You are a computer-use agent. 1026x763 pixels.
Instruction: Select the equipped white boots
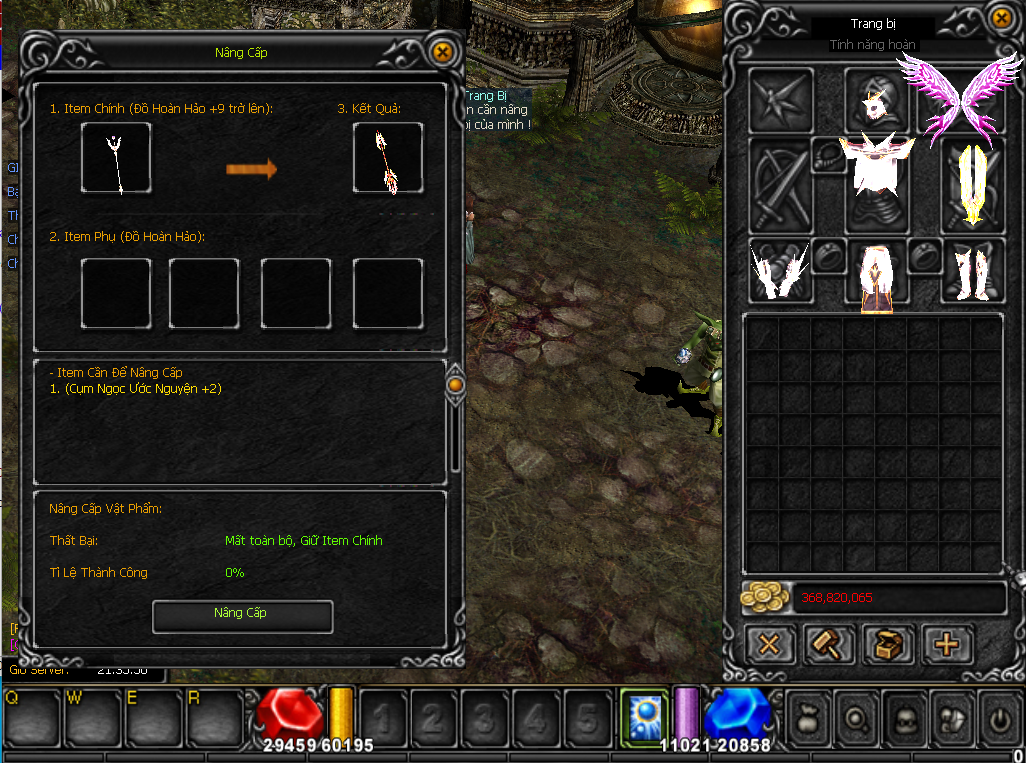[x=972, y=271]
